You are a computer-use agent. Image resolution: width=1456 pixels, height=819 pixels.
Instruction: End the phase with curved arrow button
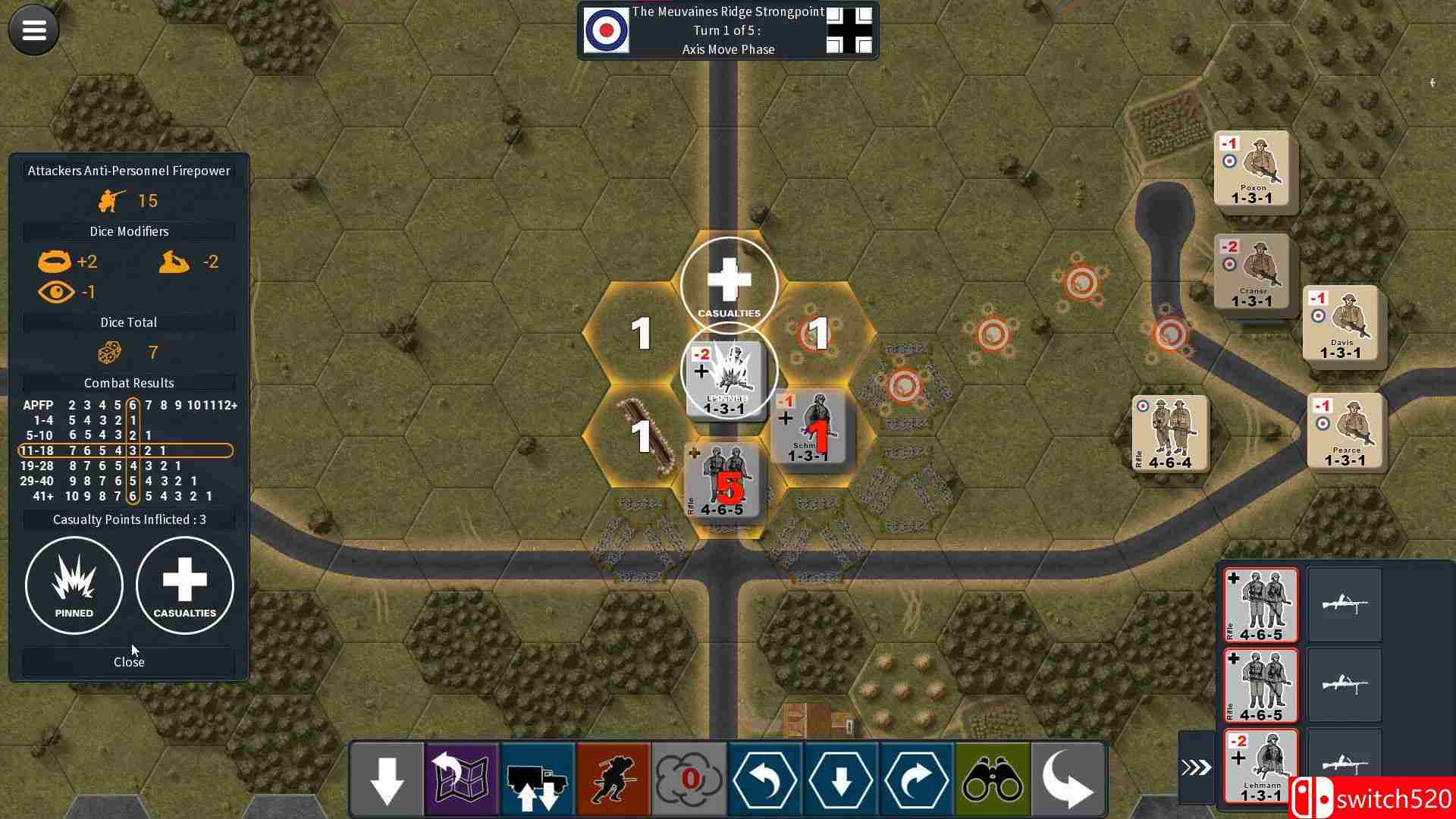point(1068,780)
